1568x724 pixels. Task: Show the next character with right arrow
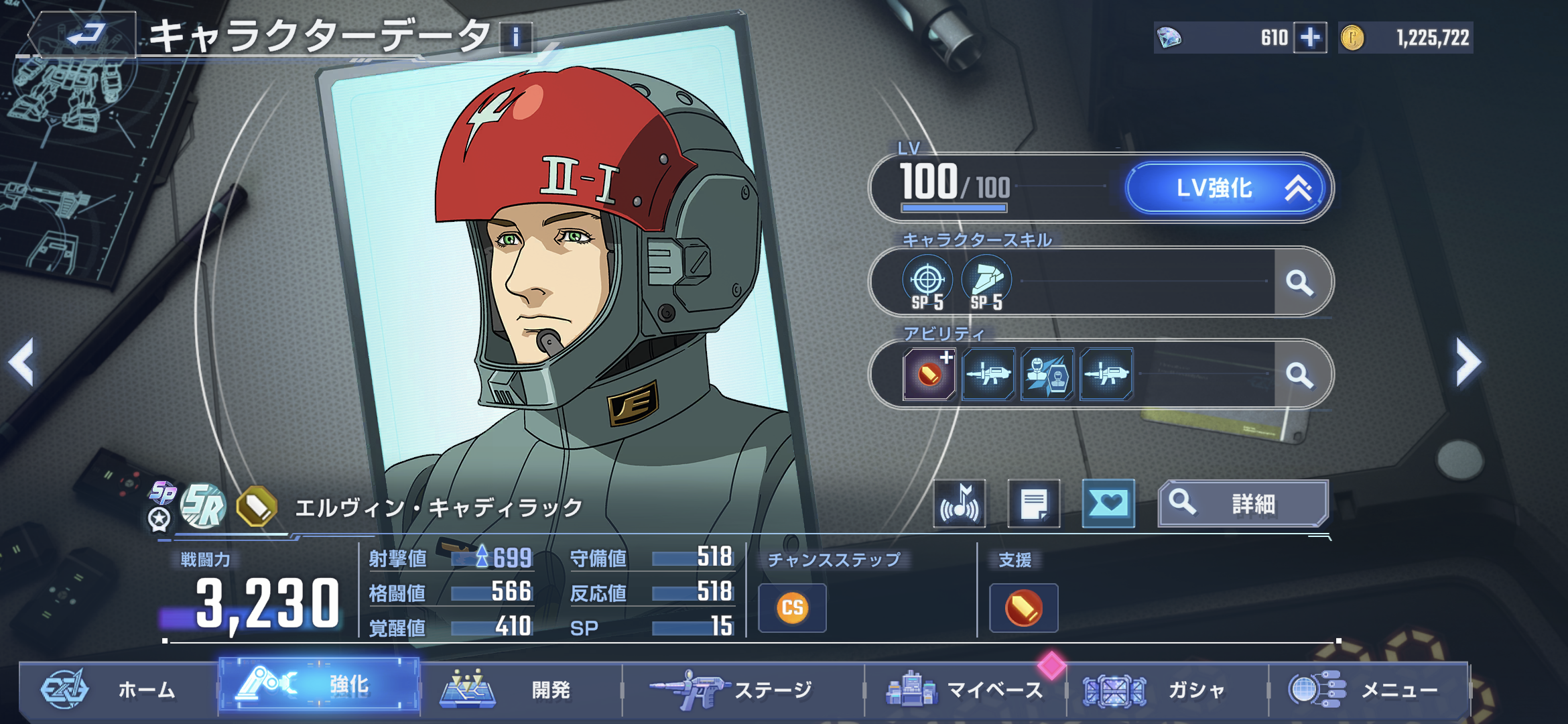pyautogui.click(x=1467, y=362)
